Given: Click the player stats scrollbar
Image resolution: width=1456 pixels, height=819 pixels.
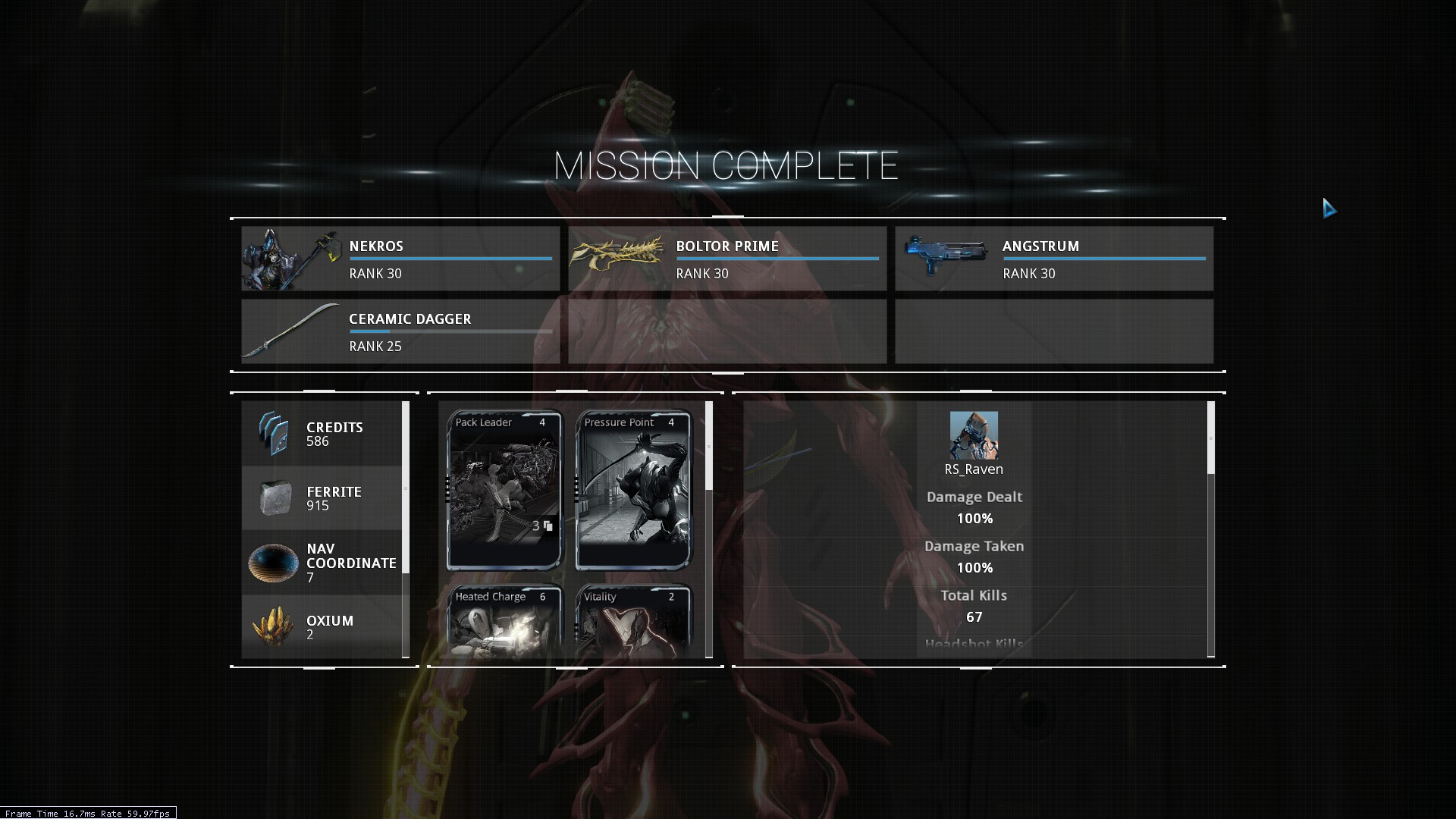Looking at the screenshot, I should click(1210, 438).
